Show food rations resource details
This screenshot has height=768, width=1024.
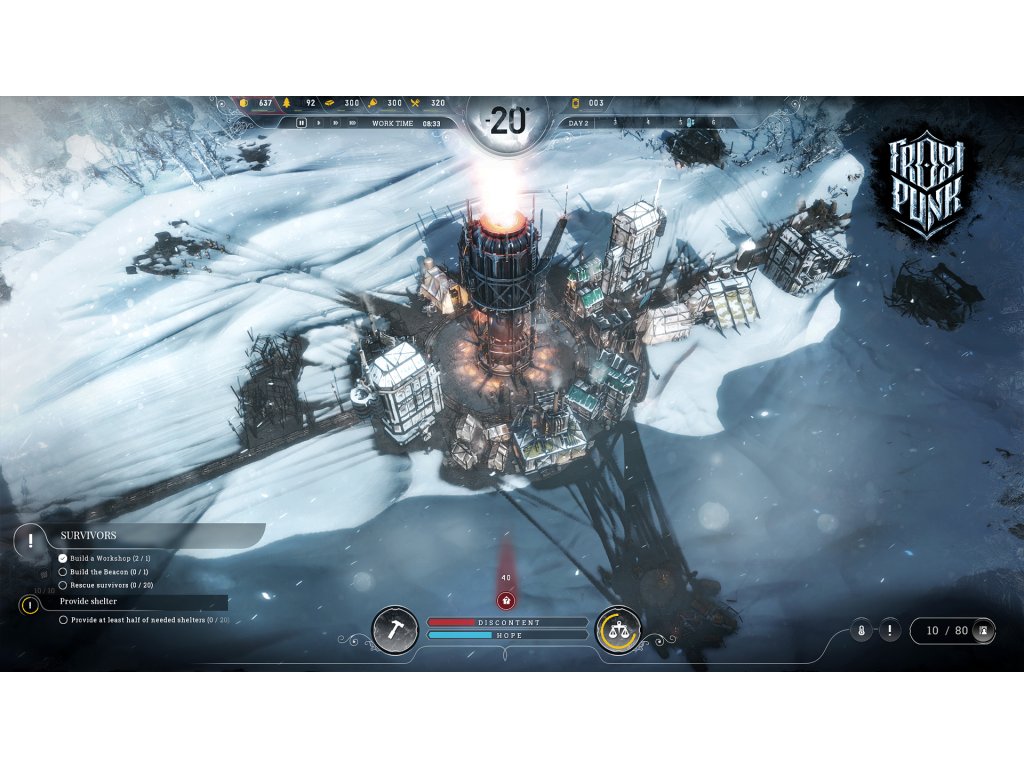pyautogui.click(x=429, y=103)
